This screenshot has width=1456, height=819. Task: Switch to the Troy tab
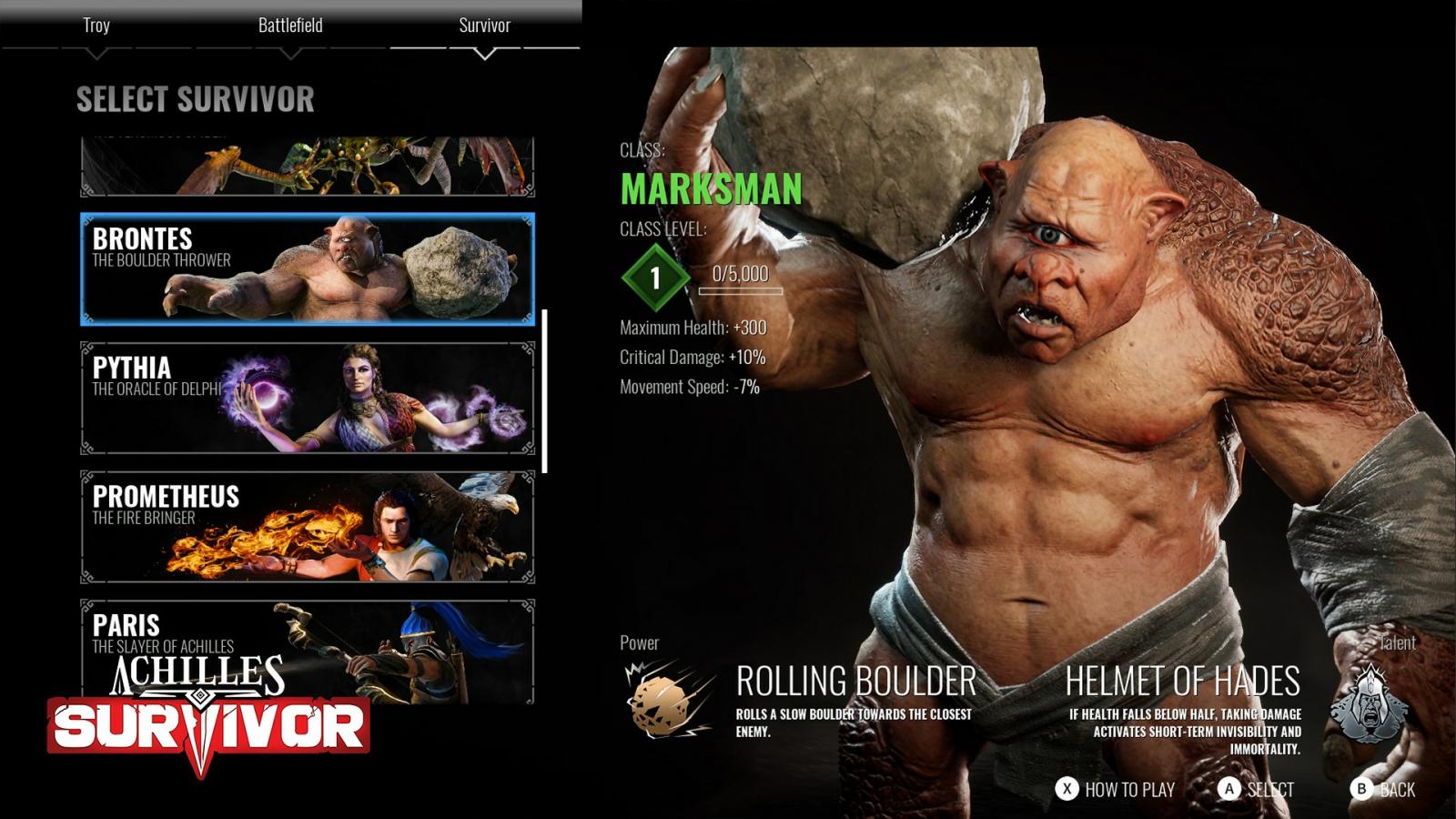[96, 25]
